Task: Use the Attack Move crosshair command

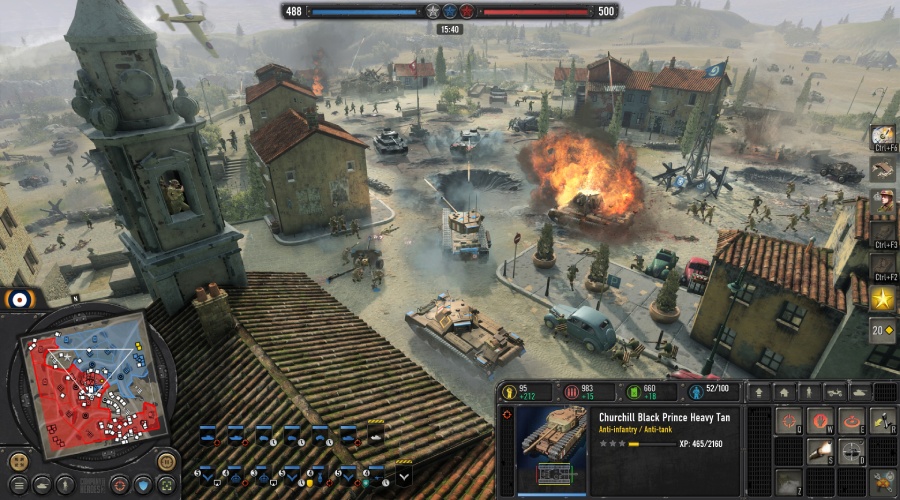Action: pos(790,421)
